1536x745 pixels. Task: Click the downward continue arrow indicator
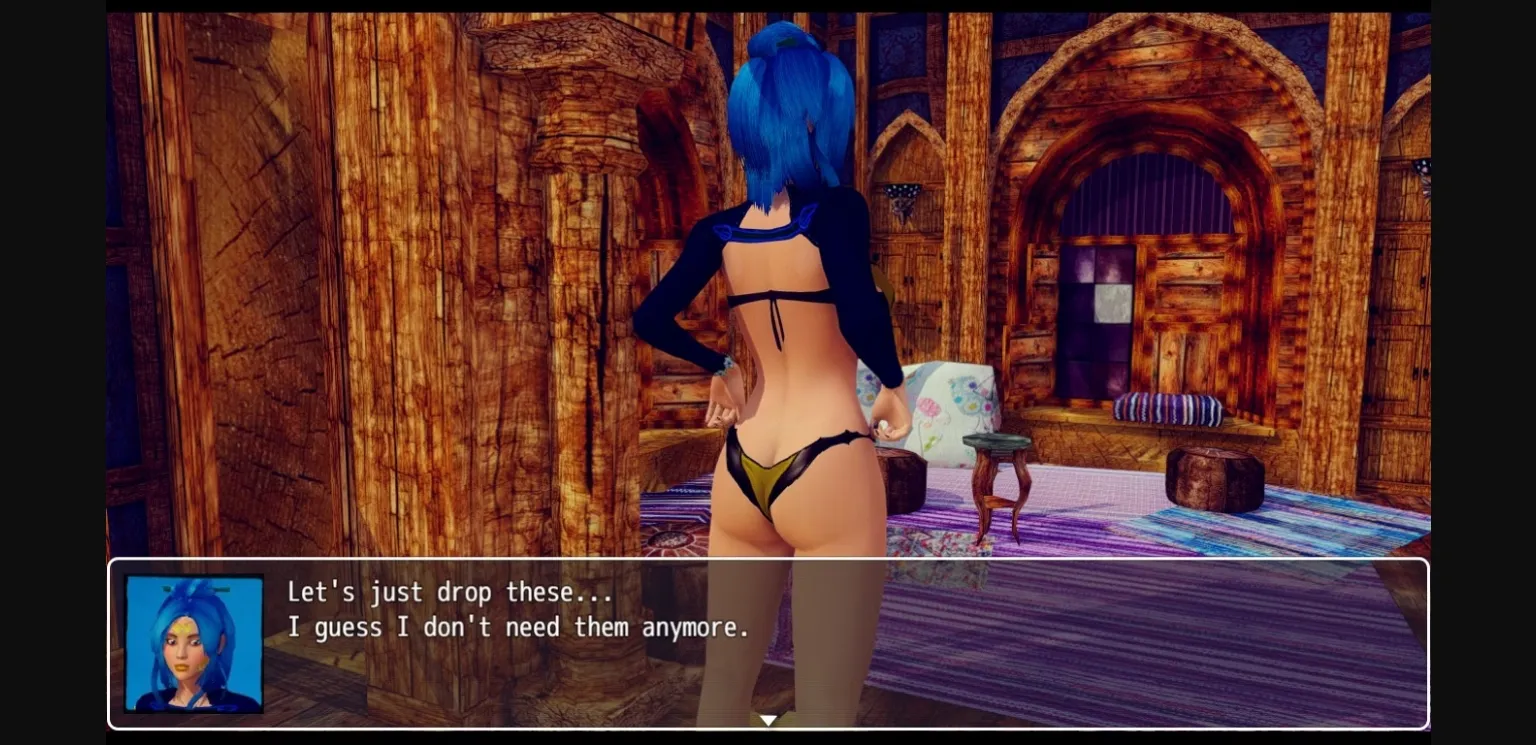click(x=768, y=720)
